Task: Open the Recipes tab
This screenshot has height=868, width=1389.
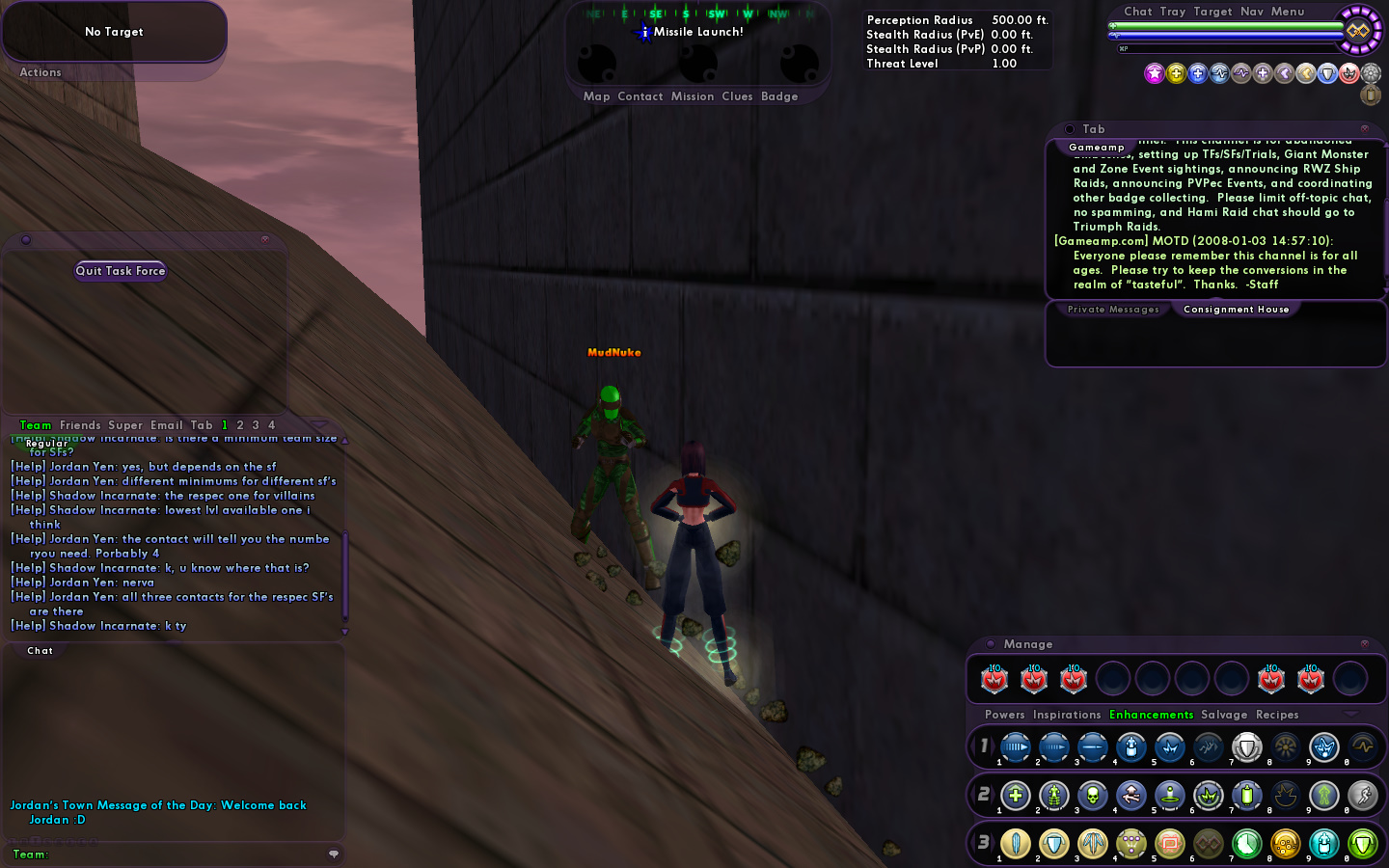Action: pyautogui.click(x=1277, y=715)
